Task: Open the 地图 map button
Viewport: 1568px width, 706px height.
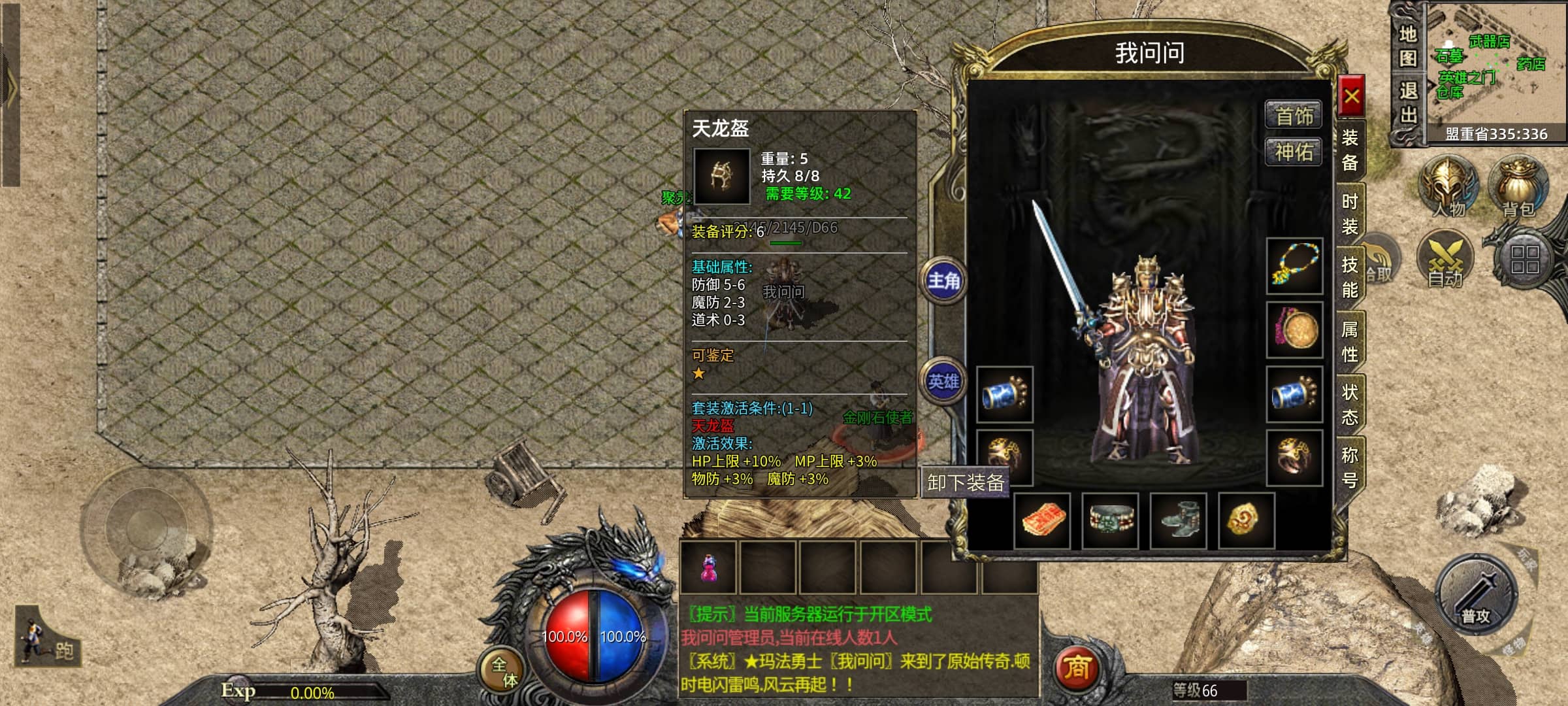Action: click(x=1408, y=46)
